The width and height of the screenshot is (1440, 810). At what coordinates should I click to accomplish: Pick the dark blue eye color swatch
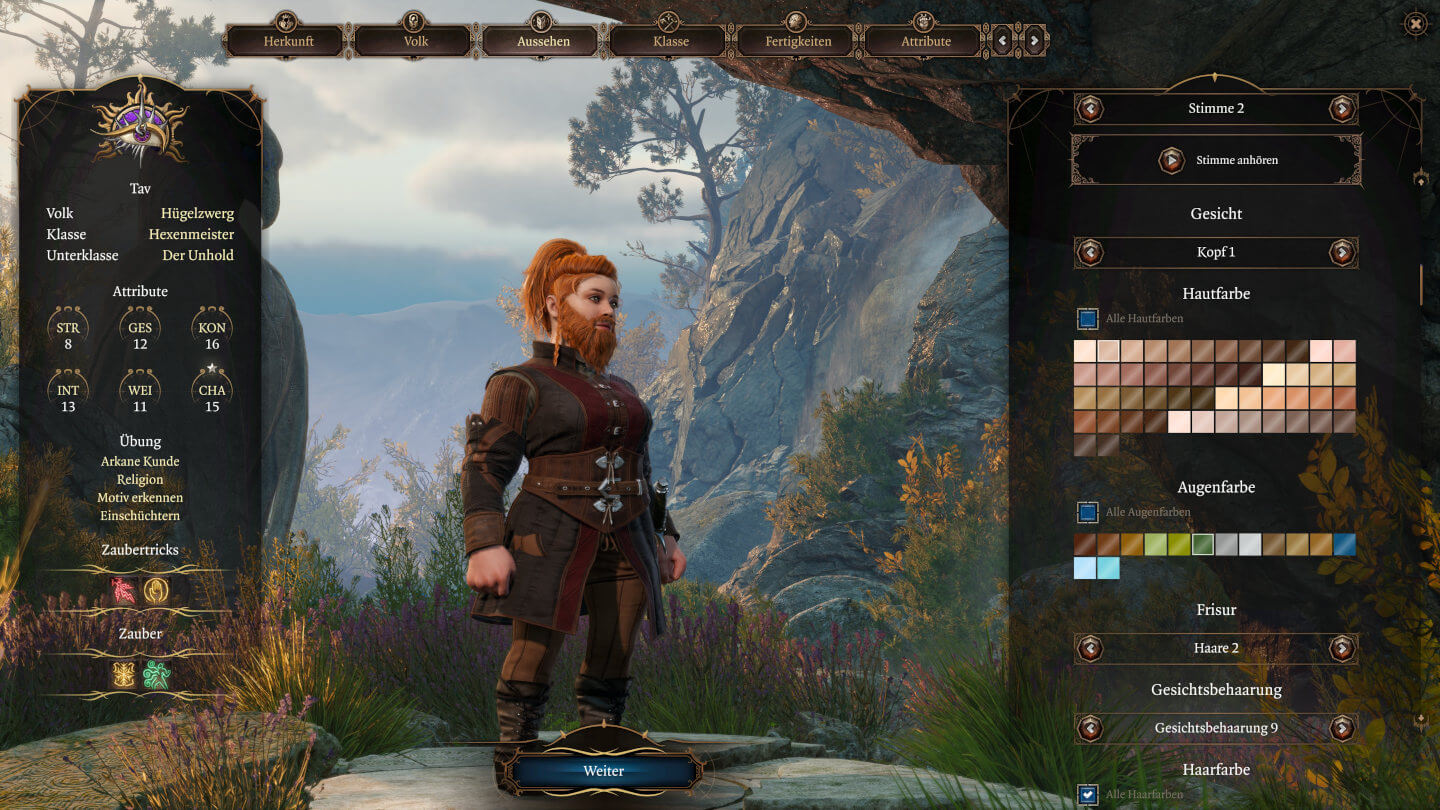tap(1344, 544)
